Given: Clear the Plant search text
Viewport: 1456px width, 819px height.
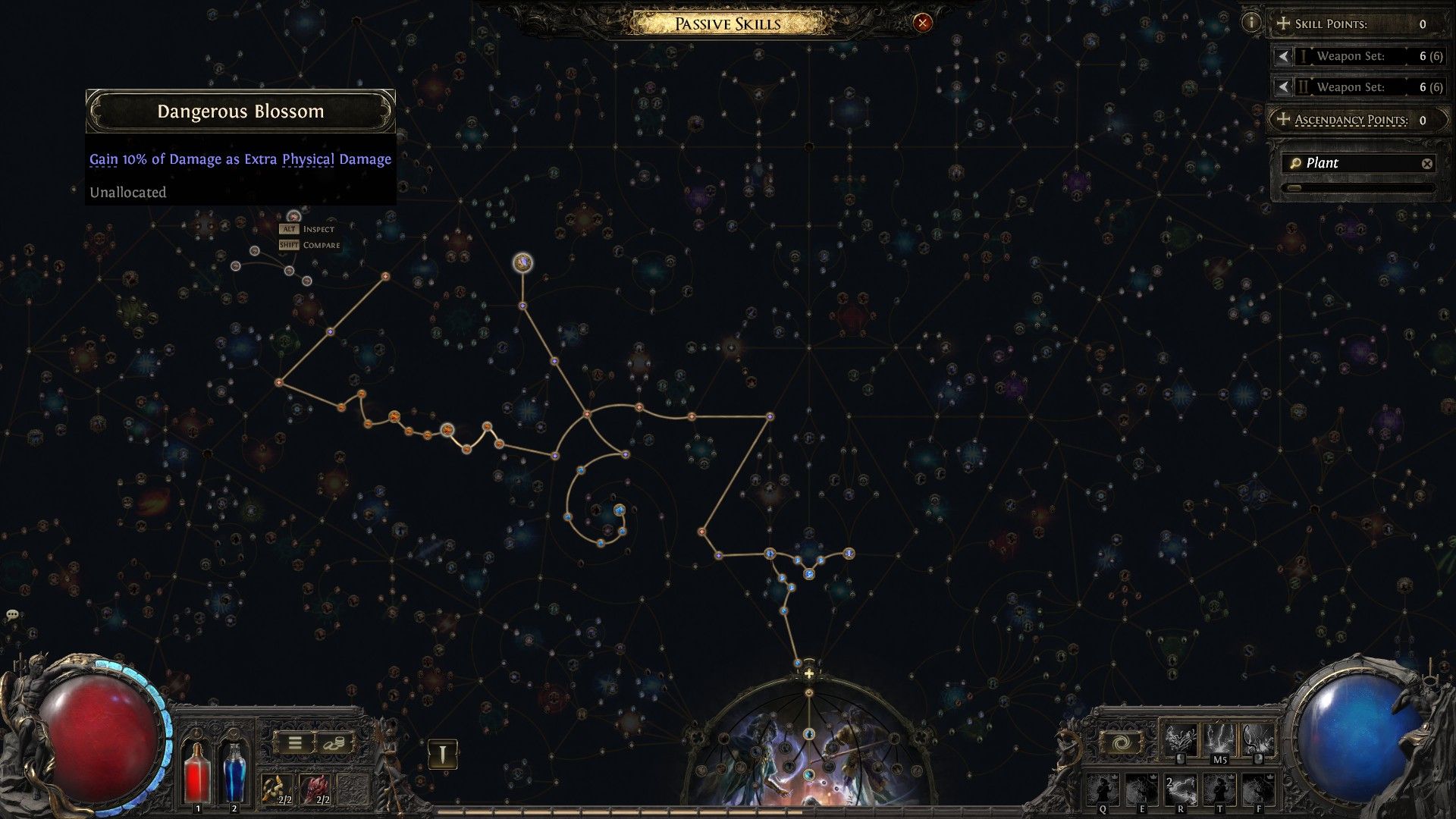Looking at the screenshot, I should 1426,163.
